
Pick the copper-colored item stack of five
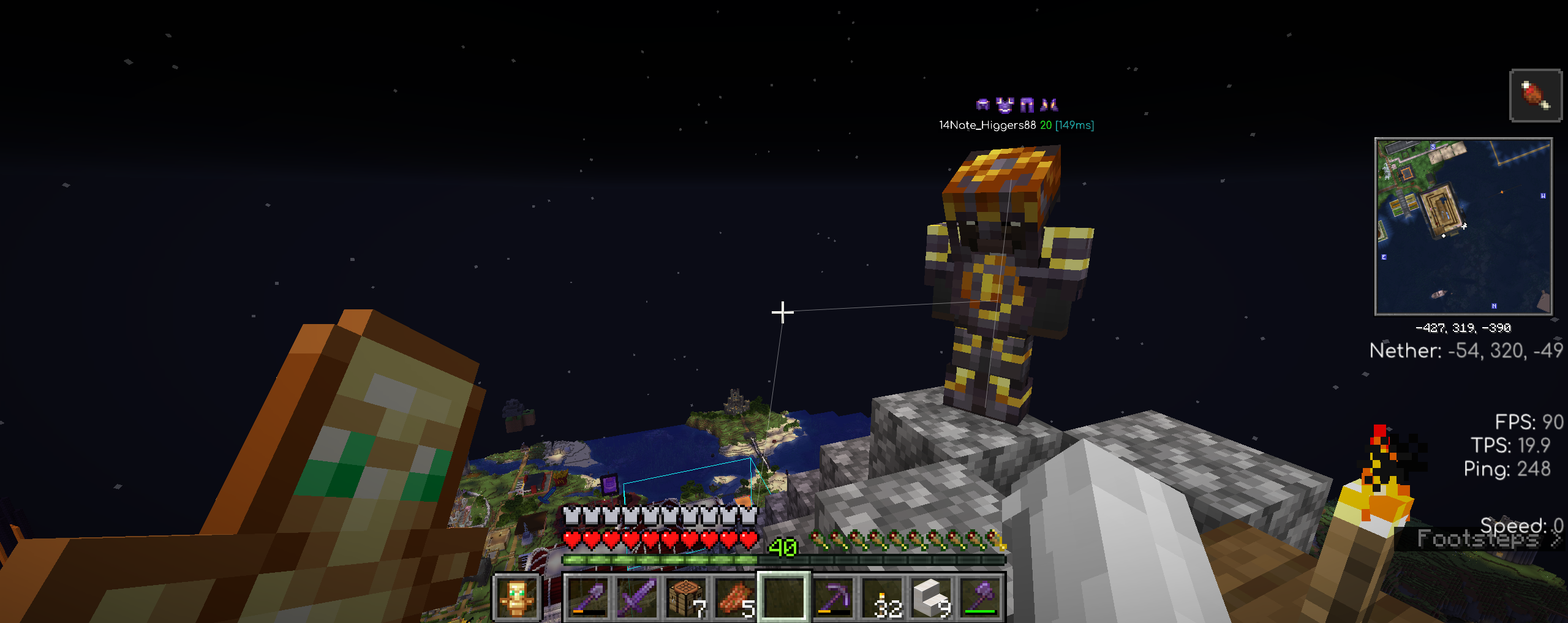tap(735, 597)
